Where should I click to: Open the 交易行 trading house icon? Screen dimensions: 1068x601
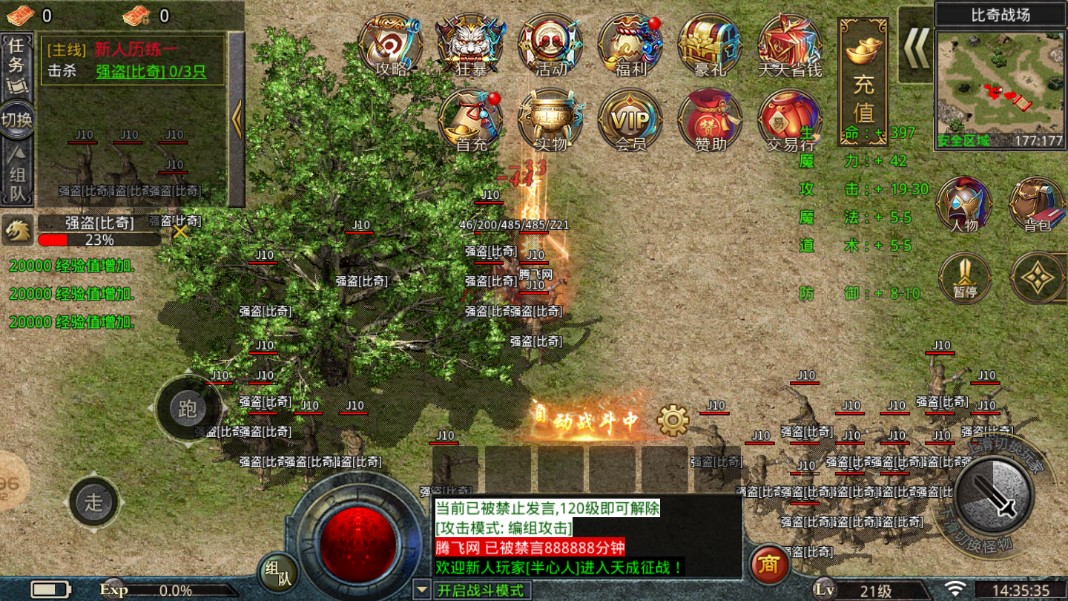[788, 120]
